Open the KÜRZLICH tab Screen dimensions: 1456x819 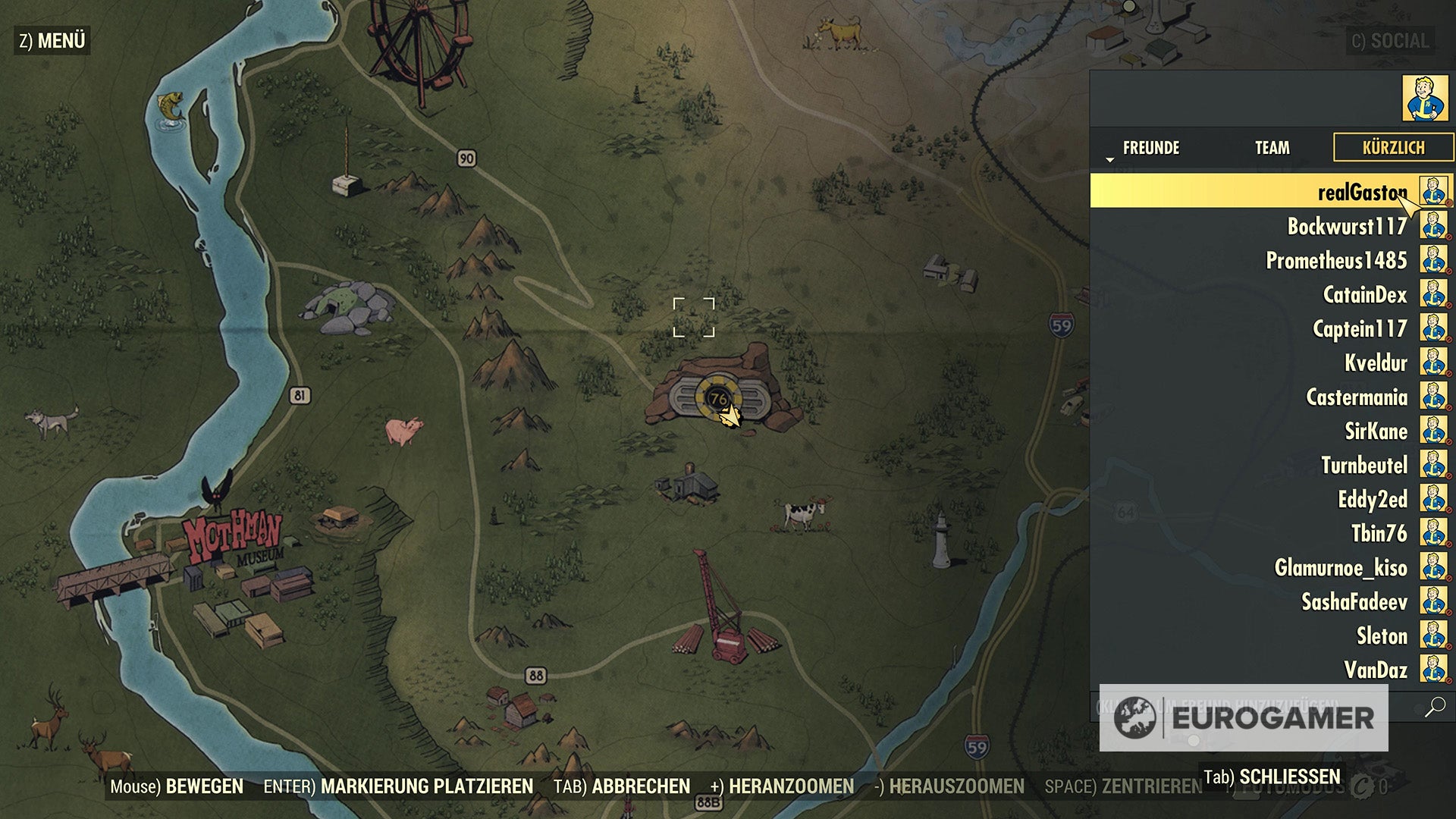[x=1394, y=149]
